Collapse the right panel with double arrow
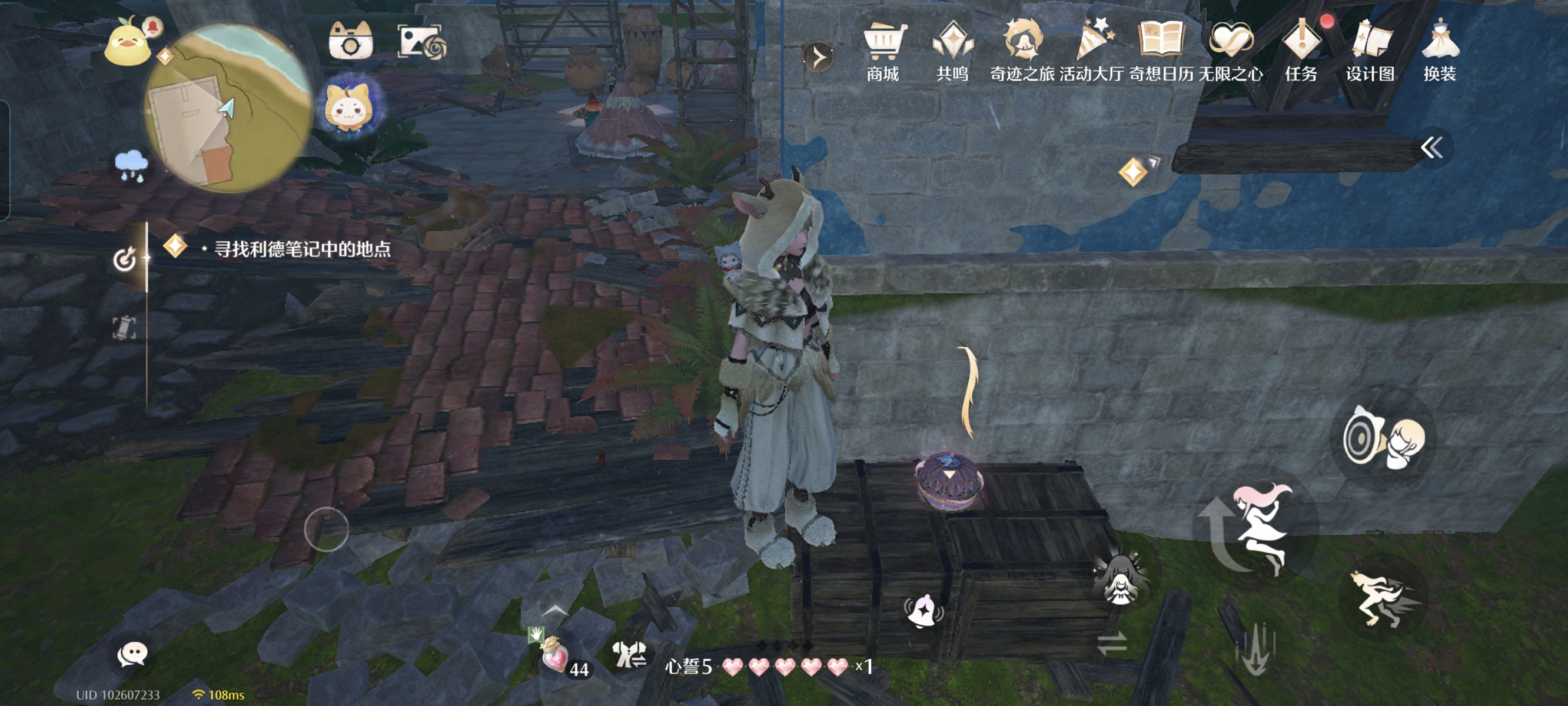Viewport: 1568px width, 706px height. pos(1431,147)
